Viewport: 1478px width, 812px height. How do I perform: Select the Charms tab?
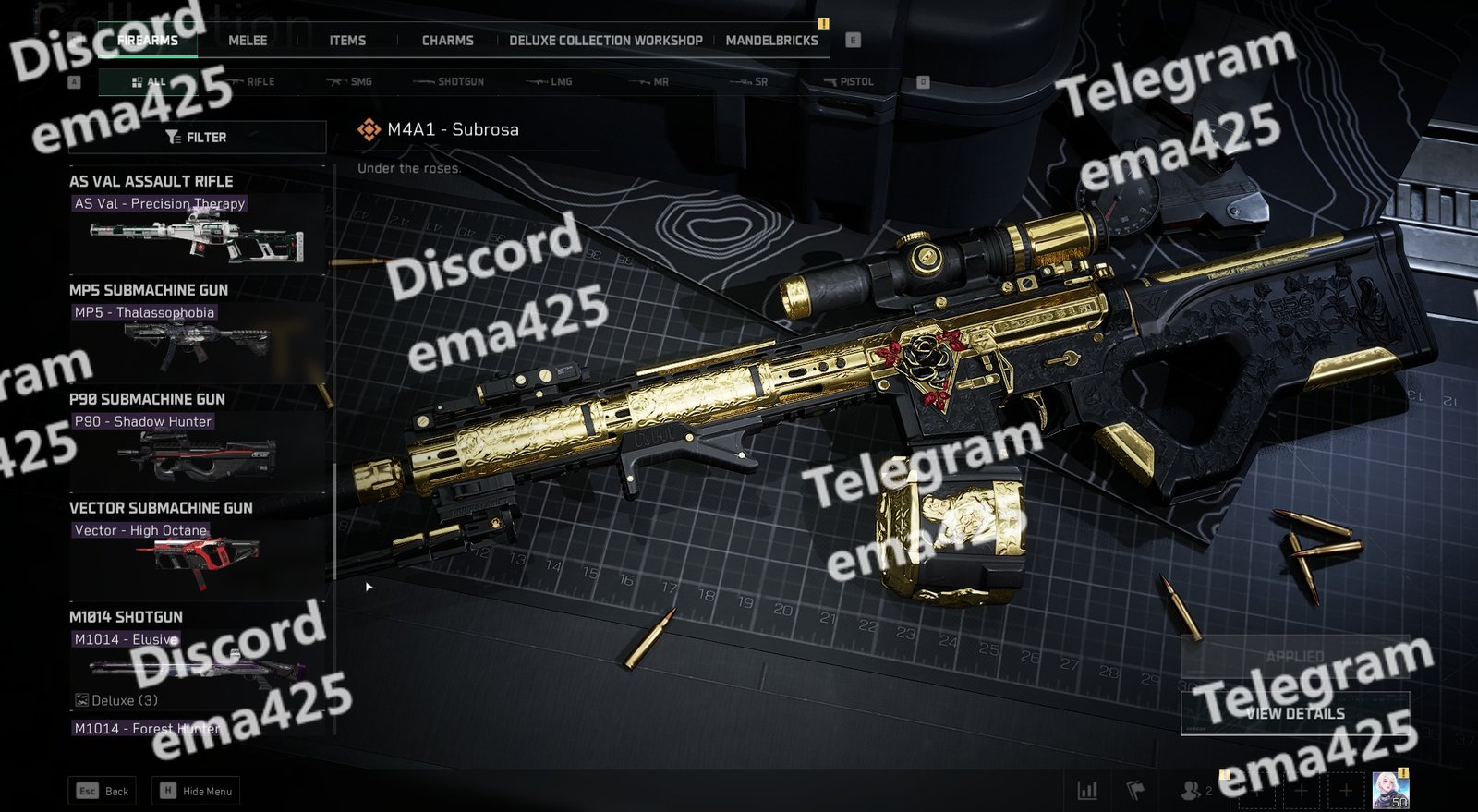click(447, 41)
